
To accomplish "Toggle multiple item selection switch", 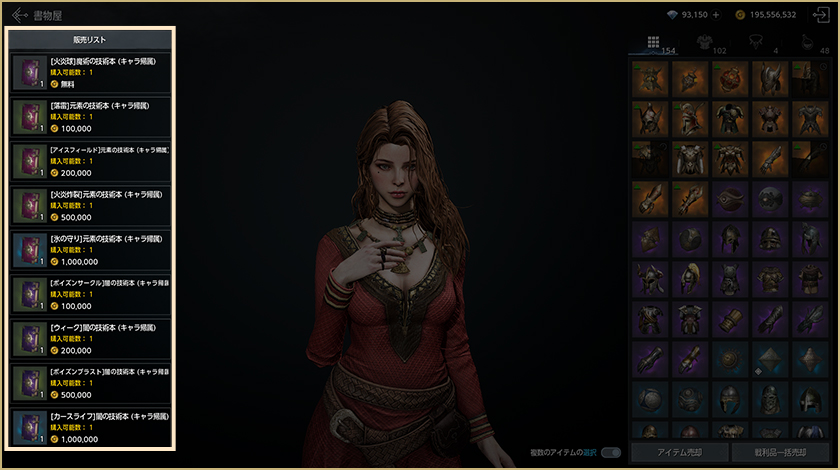I will click(611, 452).
